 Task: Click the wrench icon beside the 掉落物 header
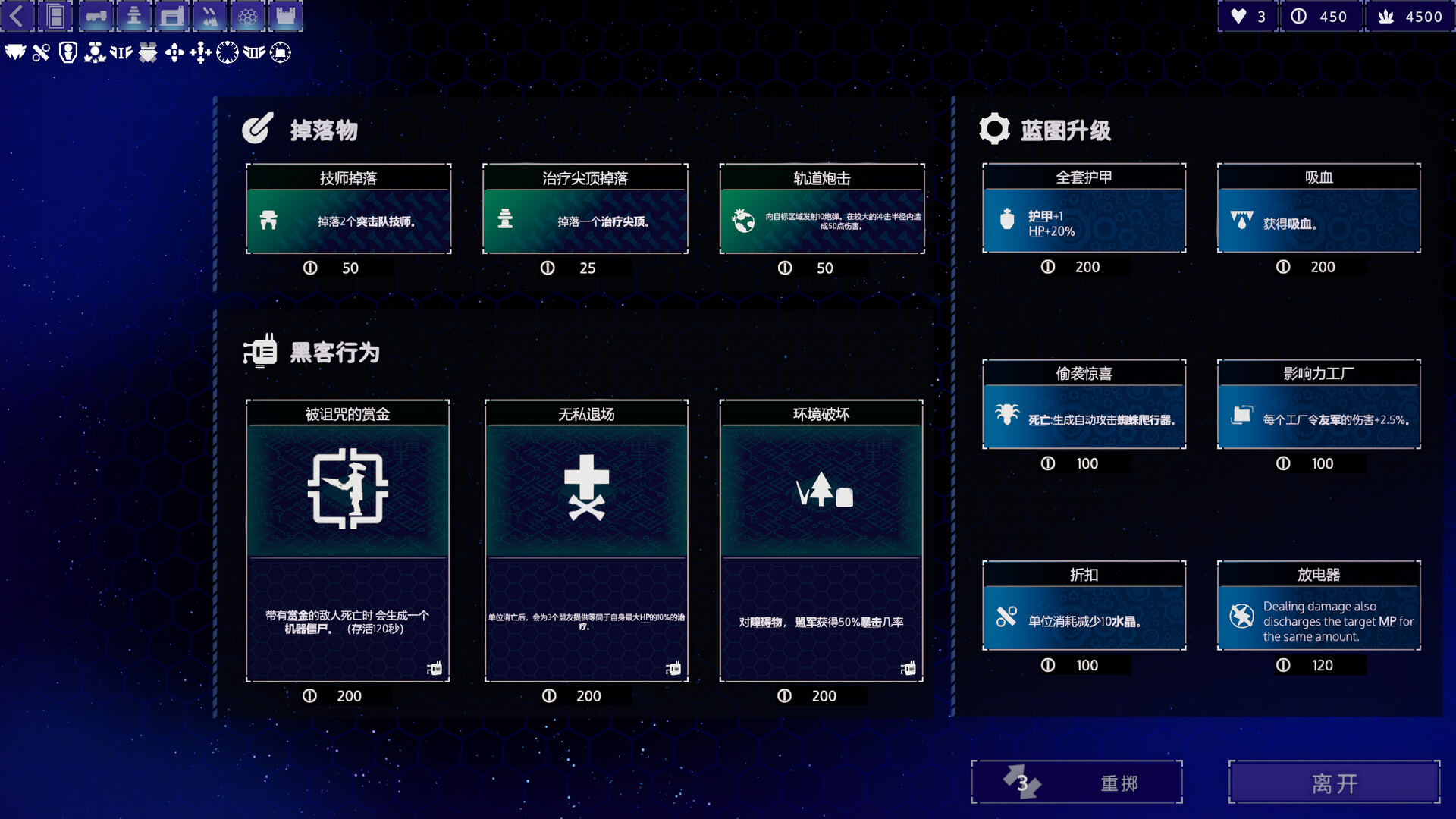pyautogui.click(x=257, y=130)
